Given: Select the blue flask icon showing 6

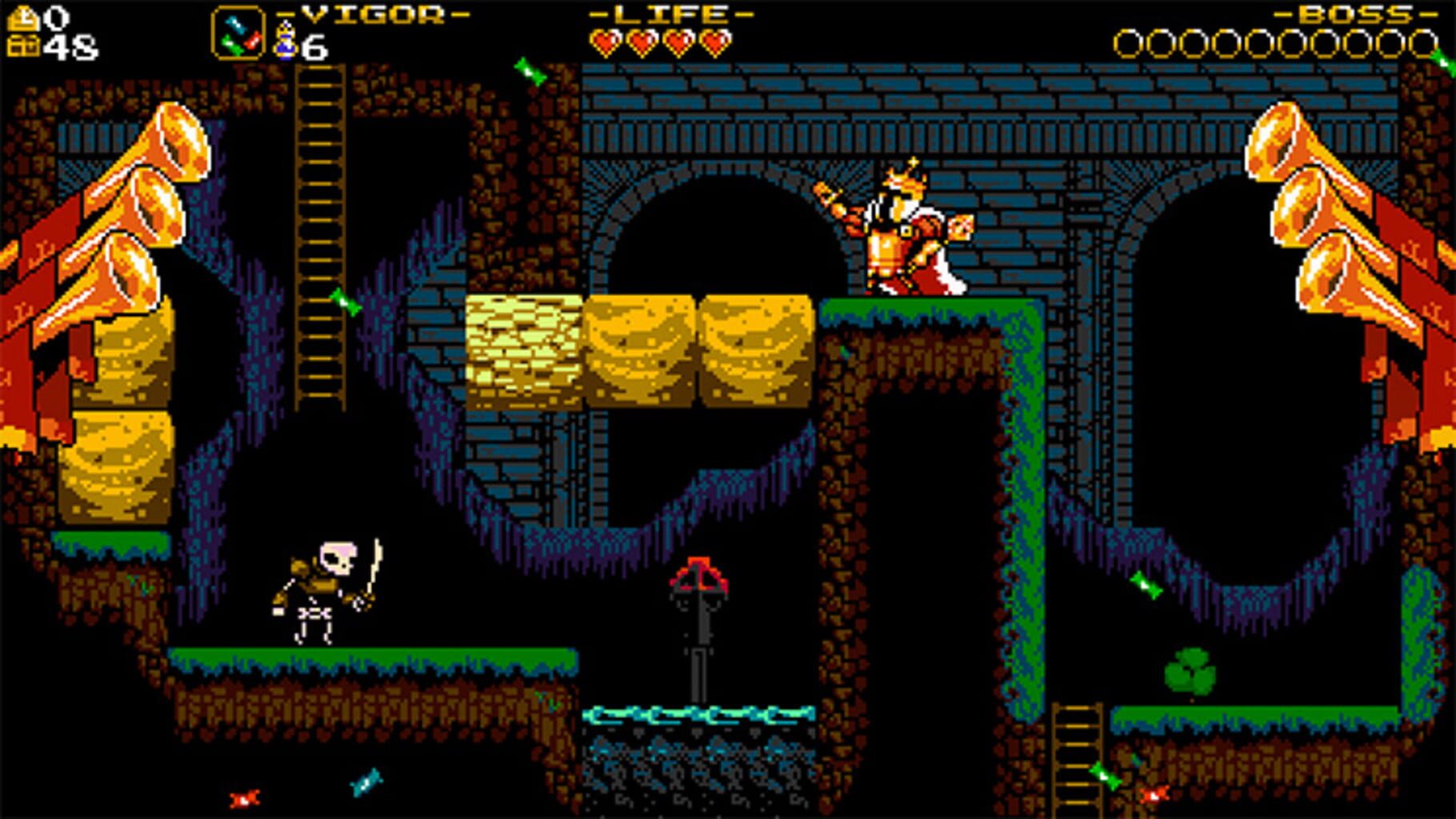Looking at the screenshot, I should click(284, 38).
